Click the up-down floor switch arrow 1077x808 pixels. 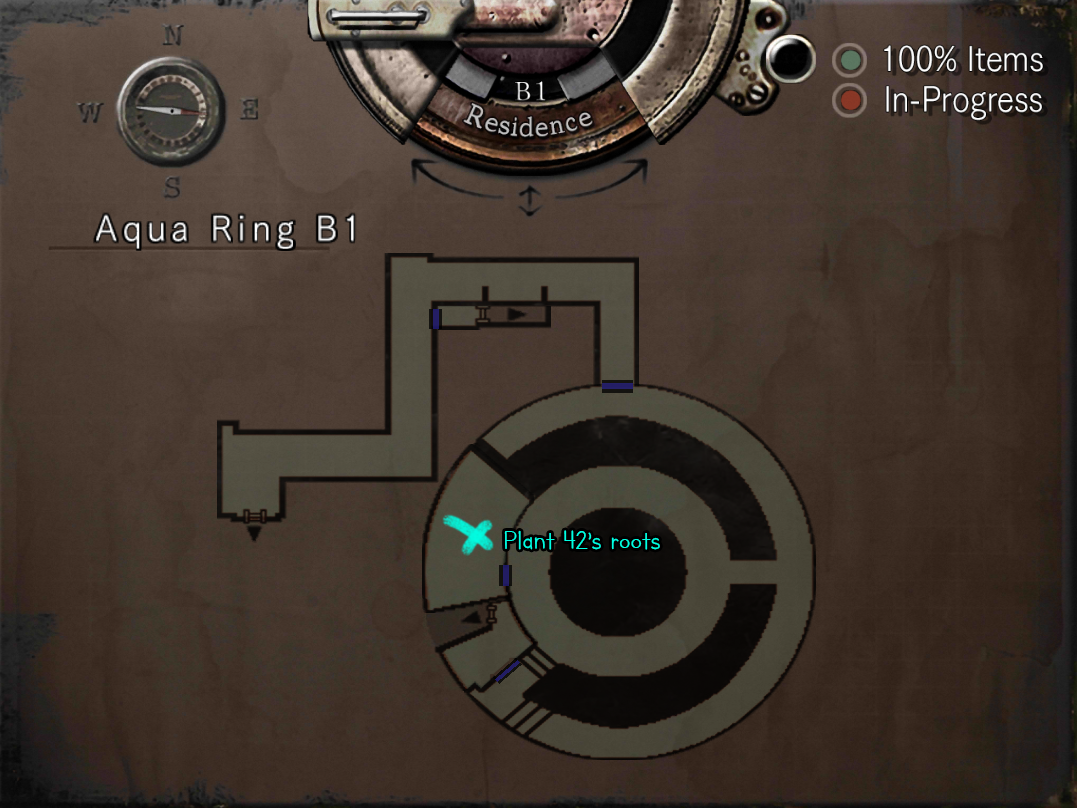(529, 201)
